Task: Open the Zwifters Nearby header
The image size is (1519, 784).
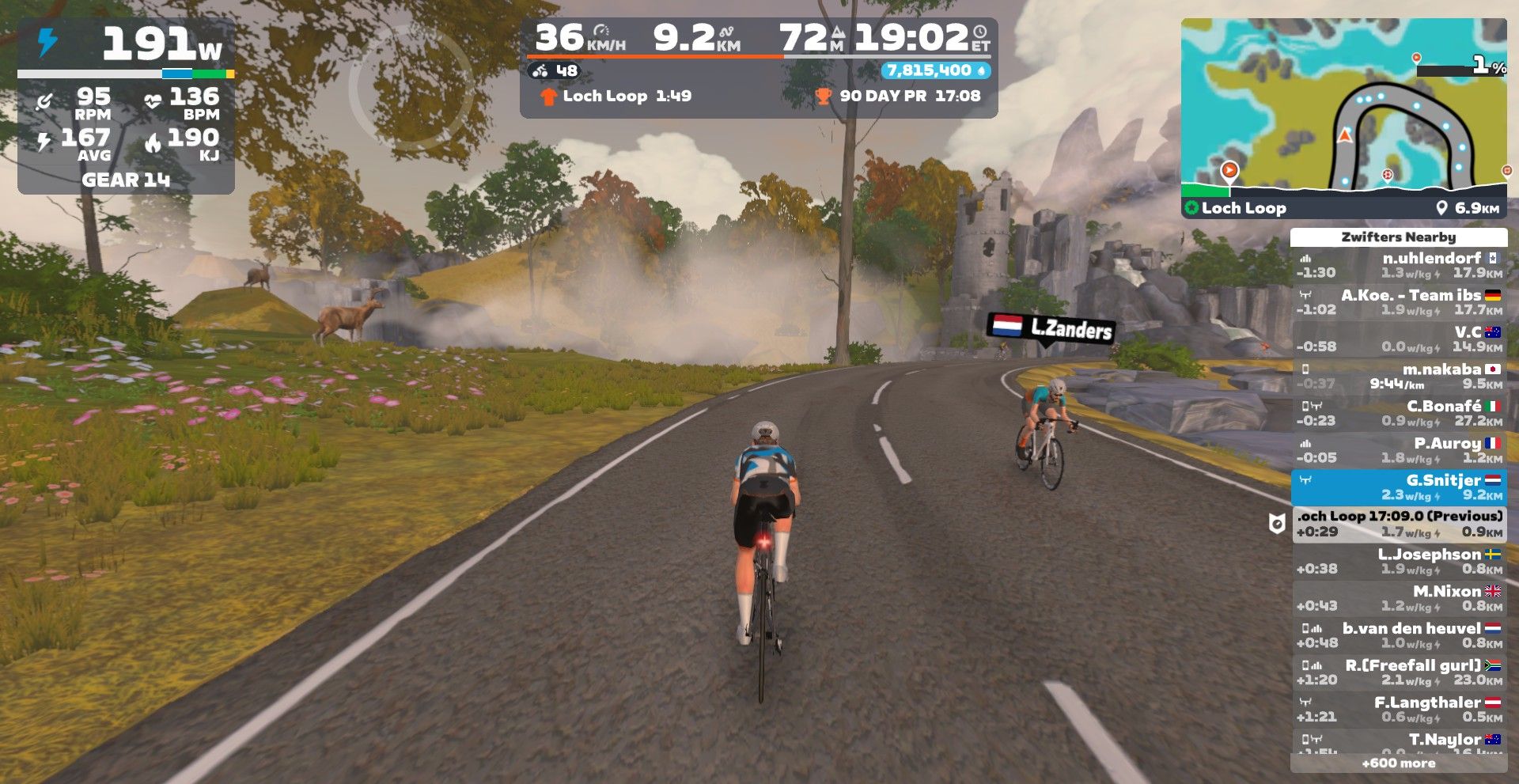Action: [1398, 237]
